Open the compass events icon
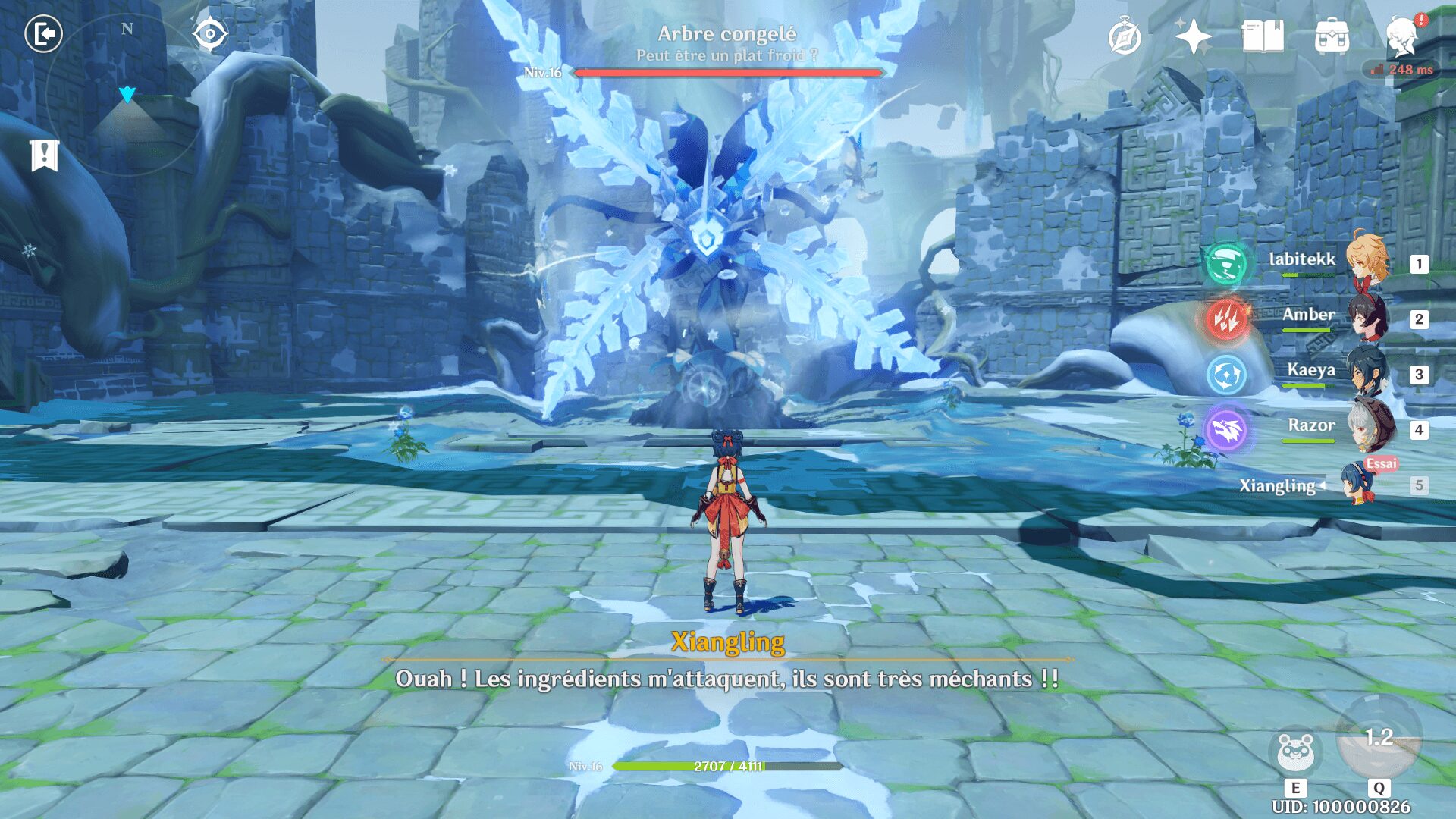This screenshot has height=819, width=1456. [1124, 36]
